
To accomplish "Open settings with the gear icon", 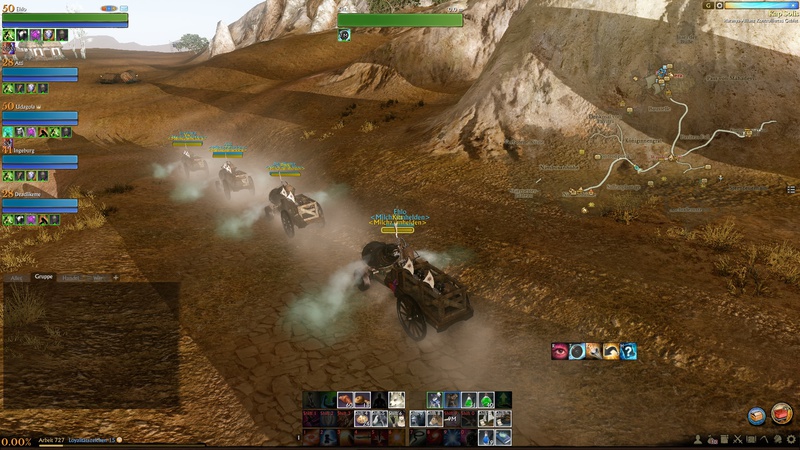I will [790, 440].
